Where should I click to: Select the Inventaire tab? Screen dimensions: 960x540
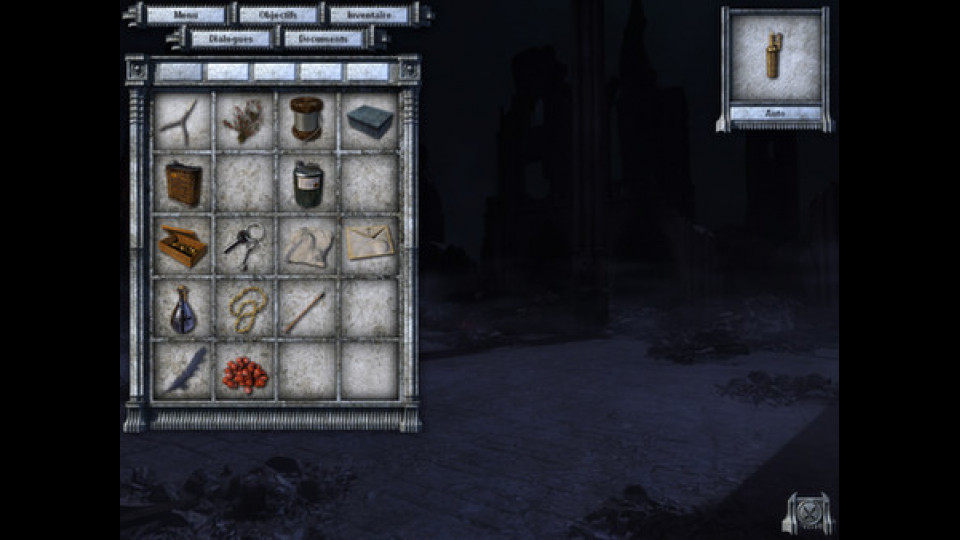(369, 15)
